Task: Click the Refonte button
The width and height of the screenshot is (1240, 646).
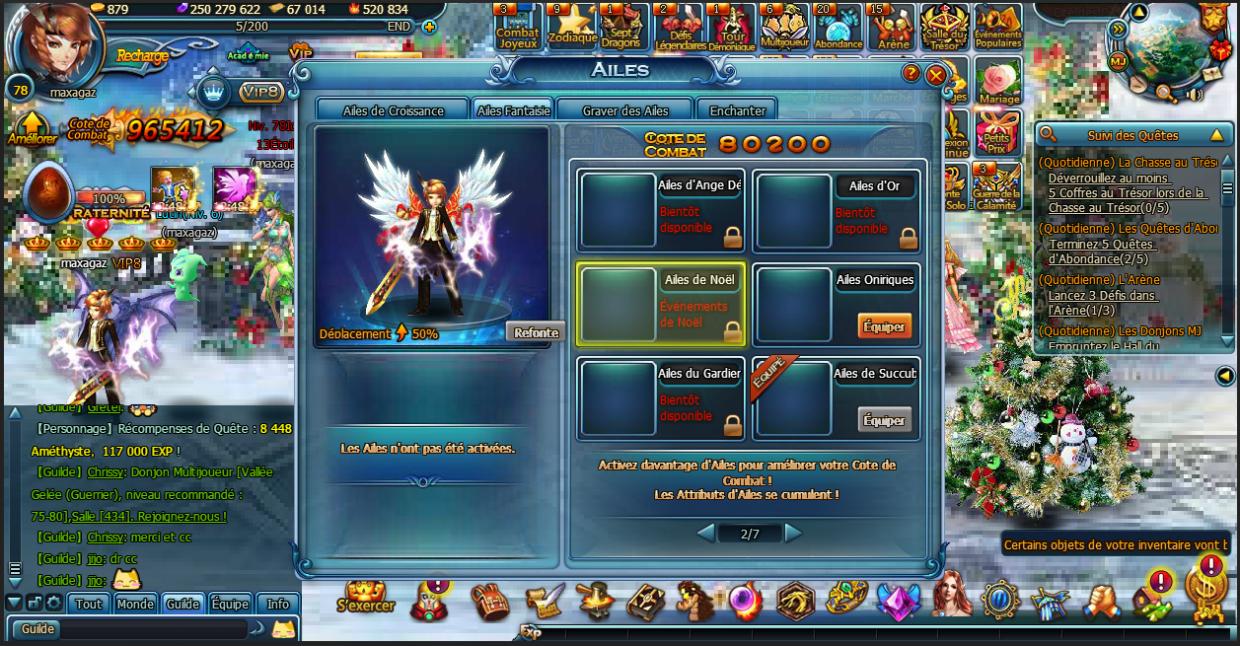Action: point(535,333)
